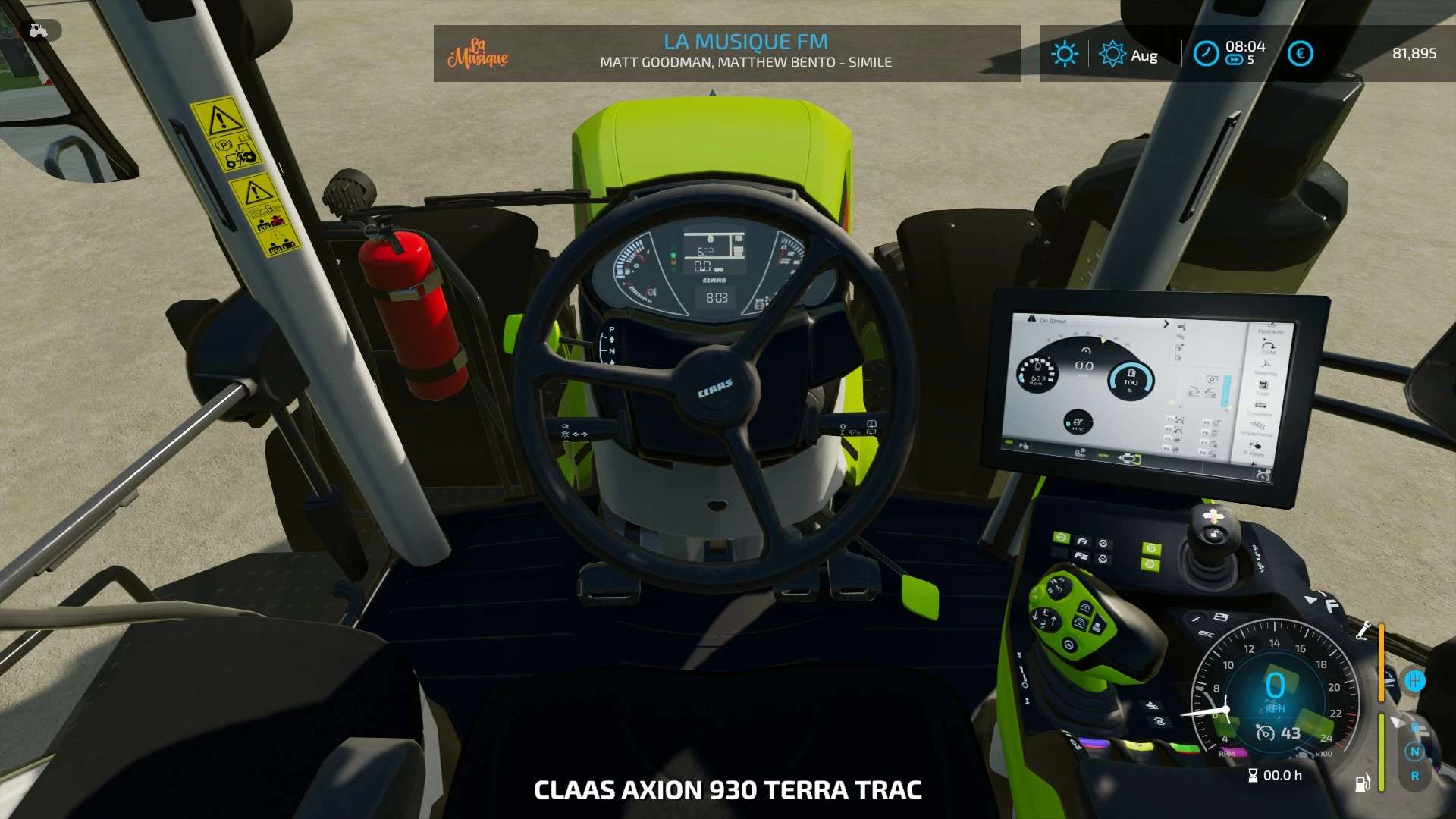This screenshot has height=819, width=1456.
Task: Click the hourglass operating hours icon
Action: coord(1253,776)
